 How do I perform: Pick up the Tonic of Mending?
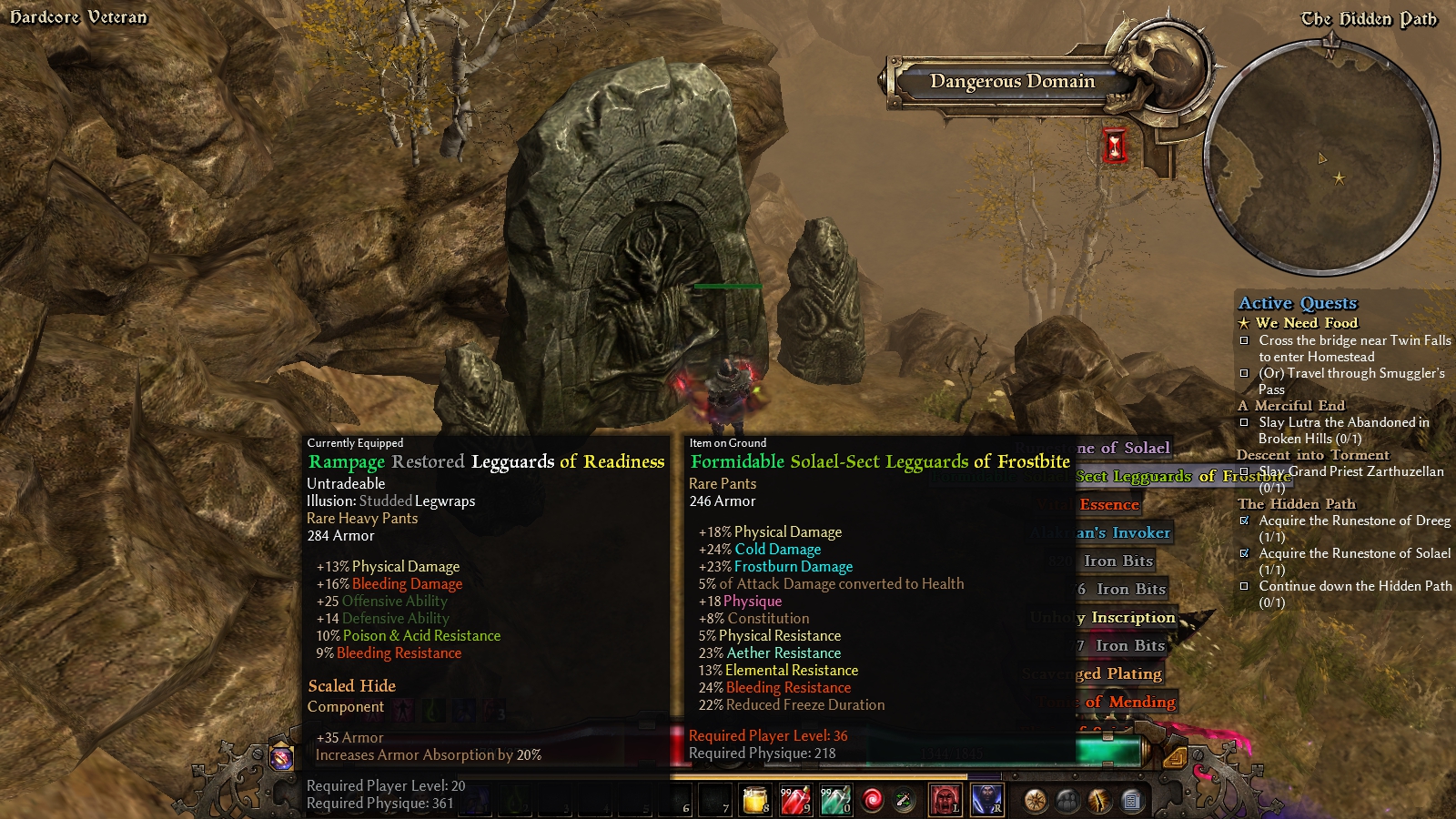[1129, 702]
